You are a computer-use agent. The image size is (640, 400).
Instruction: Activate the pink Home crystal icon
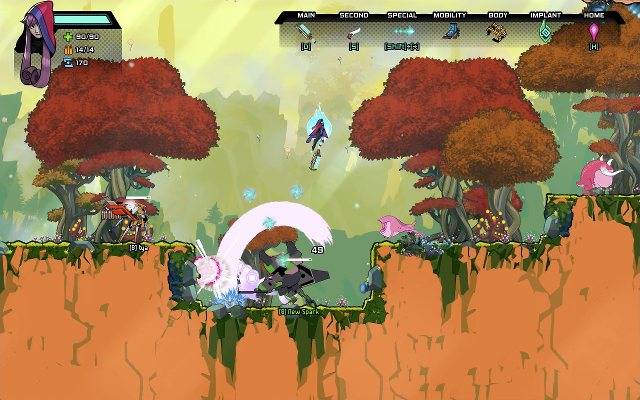[x=593, y=32]
